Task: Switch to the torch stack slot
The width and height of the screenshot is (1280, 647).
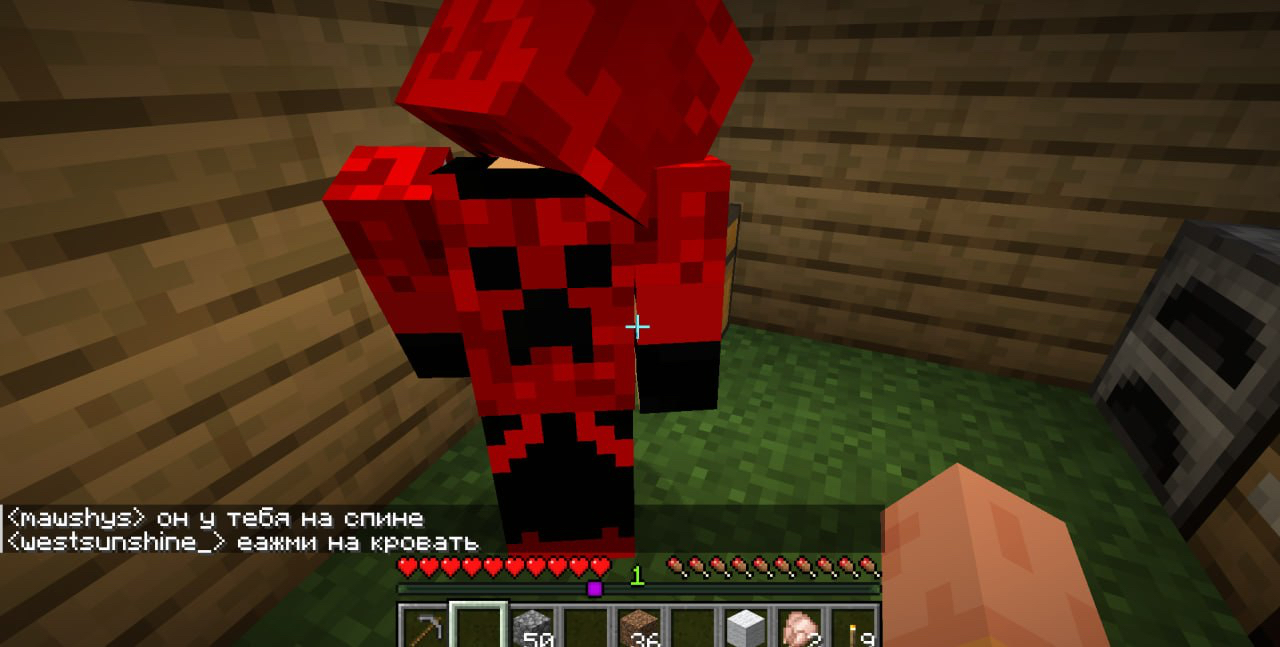Action: pos(856,629)
